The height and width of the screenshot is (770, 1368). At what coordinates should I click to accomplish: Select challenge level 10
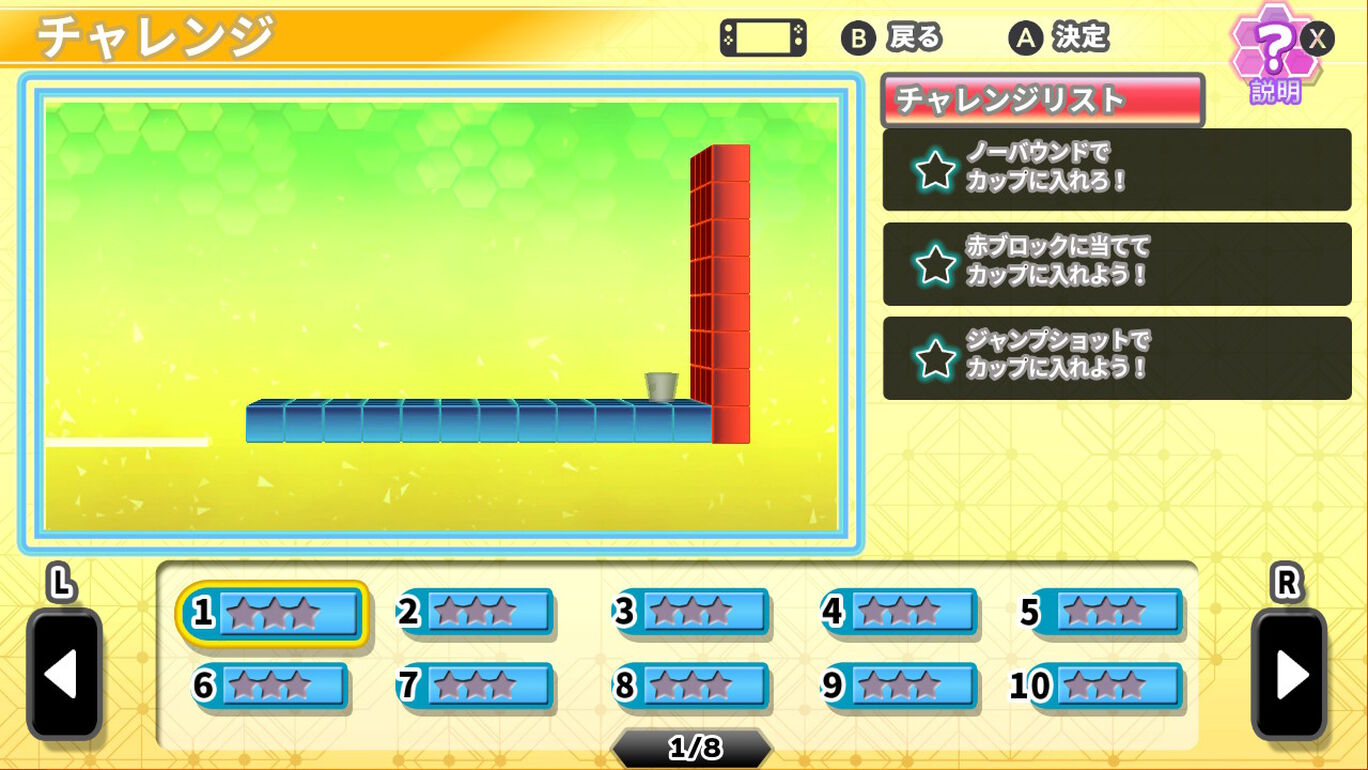(x=1103, y=686)
